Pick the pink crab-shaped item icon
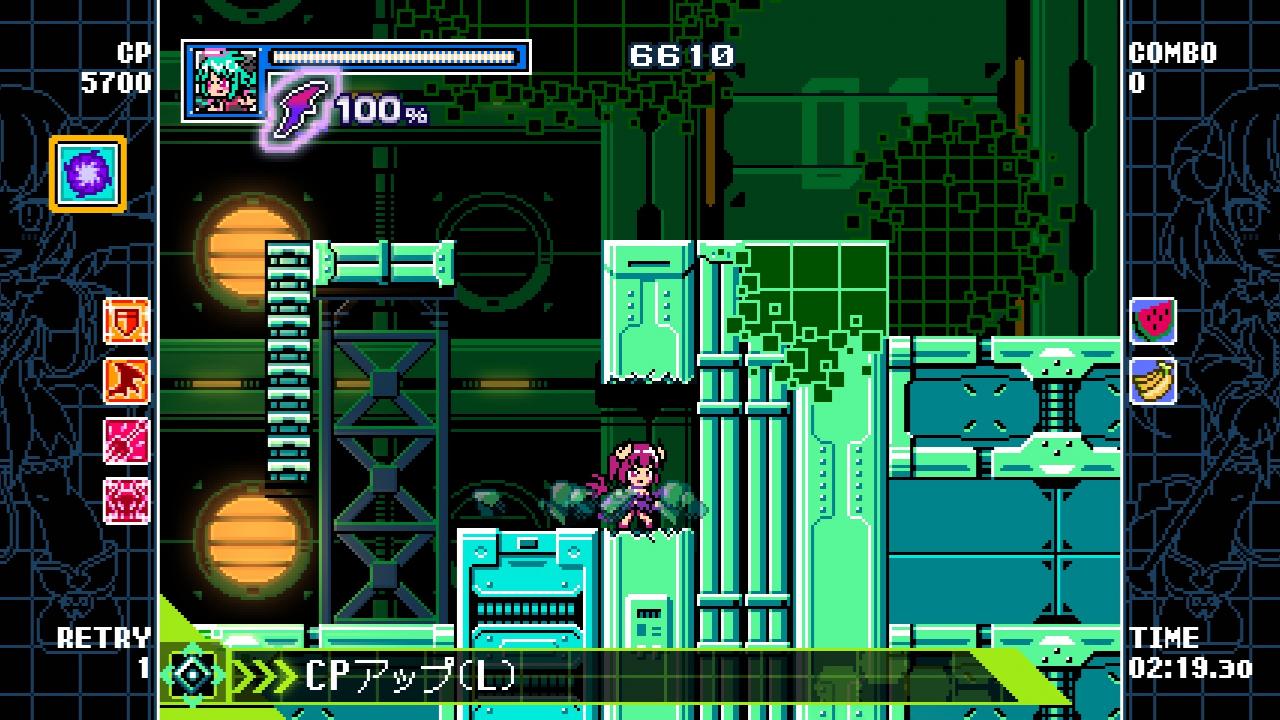The width and height of the screenshot is (1280, 720). click(x=127, y=500)
